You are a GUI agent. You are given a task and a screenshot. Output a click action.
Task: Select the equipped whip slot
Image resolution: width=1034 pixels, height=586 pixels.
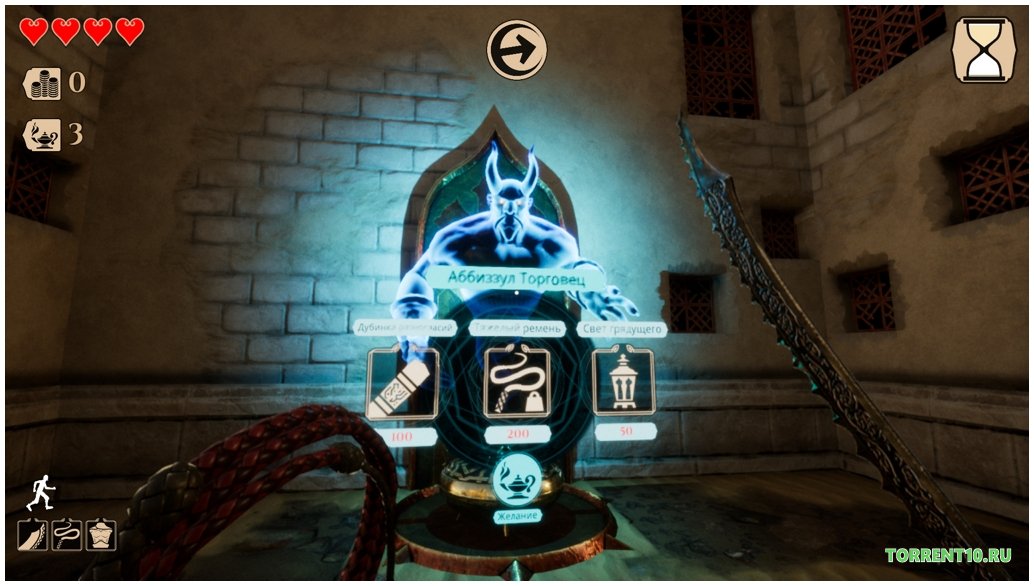pos(66,535)
